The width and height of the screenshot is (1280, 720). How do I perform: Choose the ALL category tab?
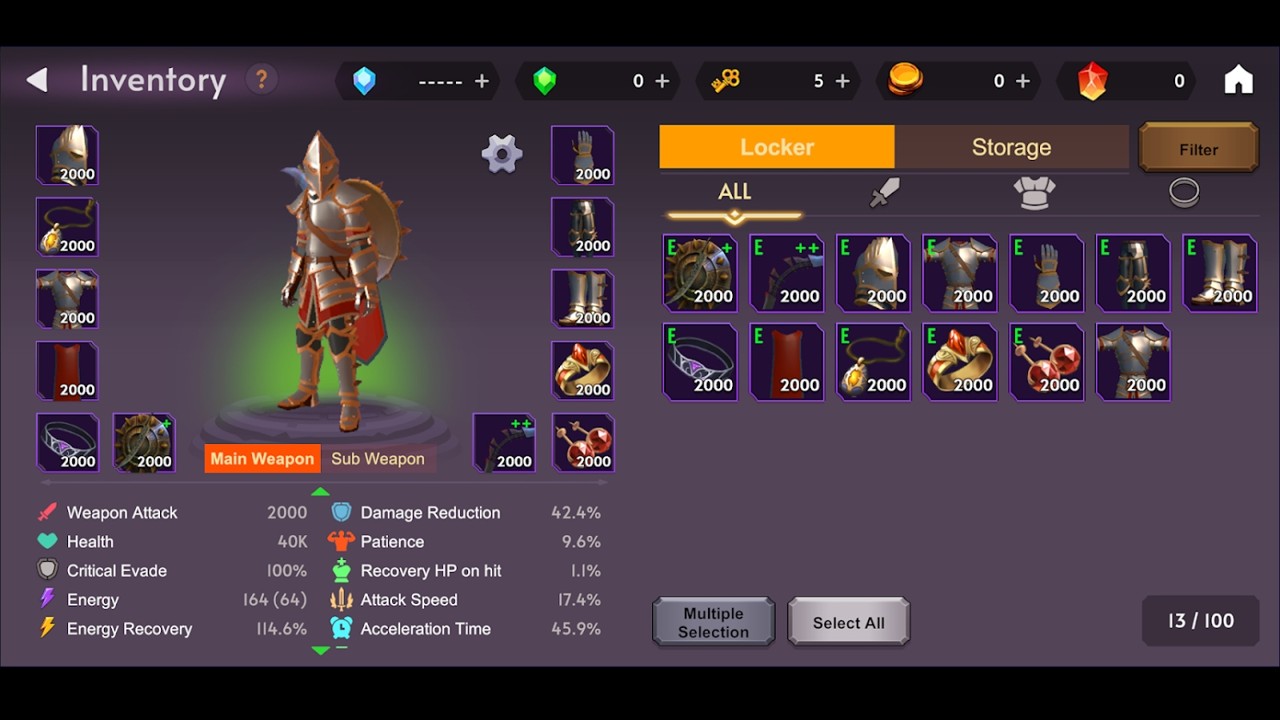[734, 193]
